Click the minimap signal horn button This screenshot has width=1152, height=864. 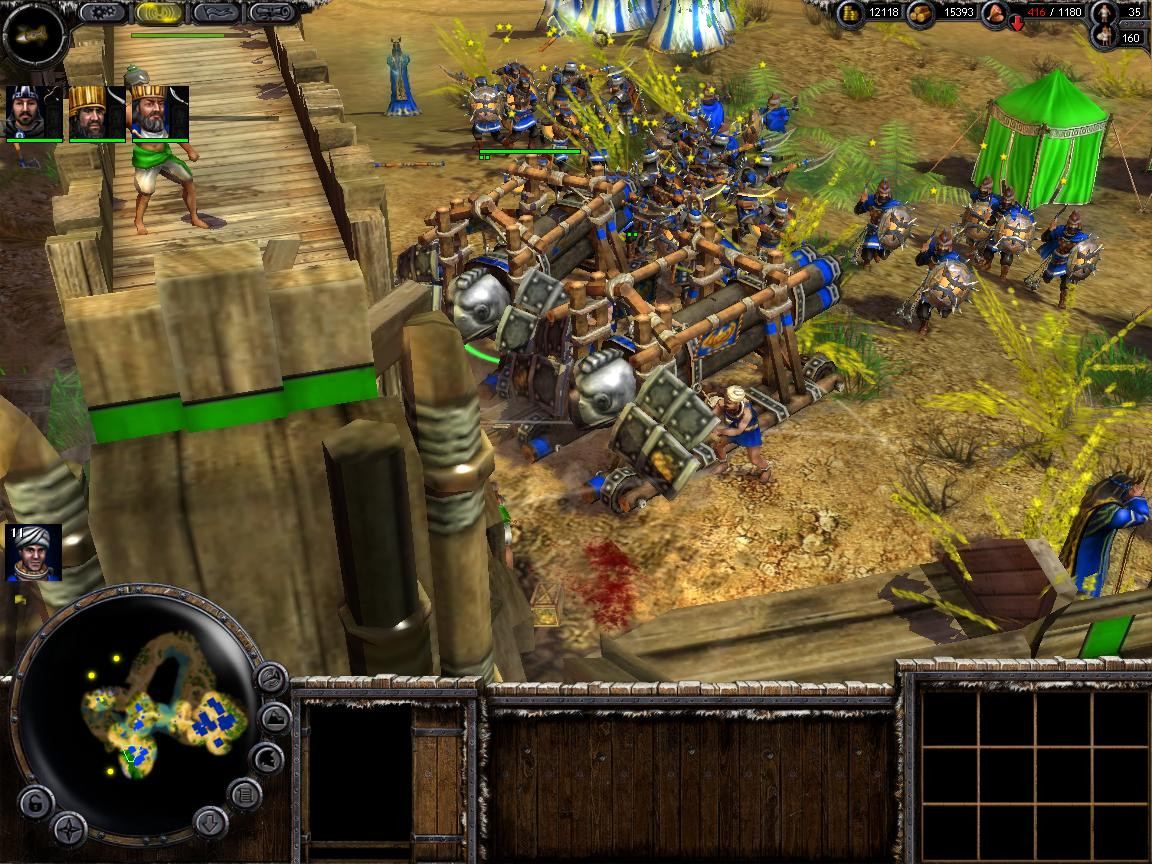(271, 679)
